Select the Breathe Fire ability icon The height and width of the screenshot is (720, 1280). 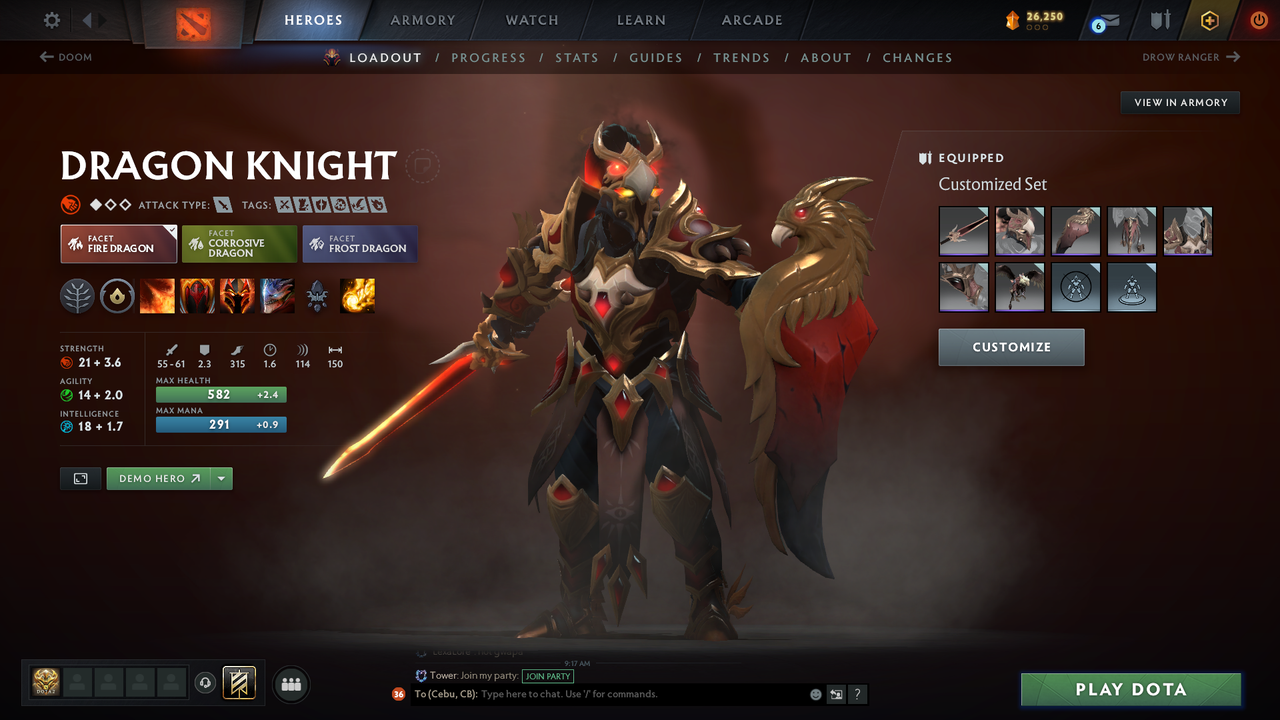coord(157,295)
